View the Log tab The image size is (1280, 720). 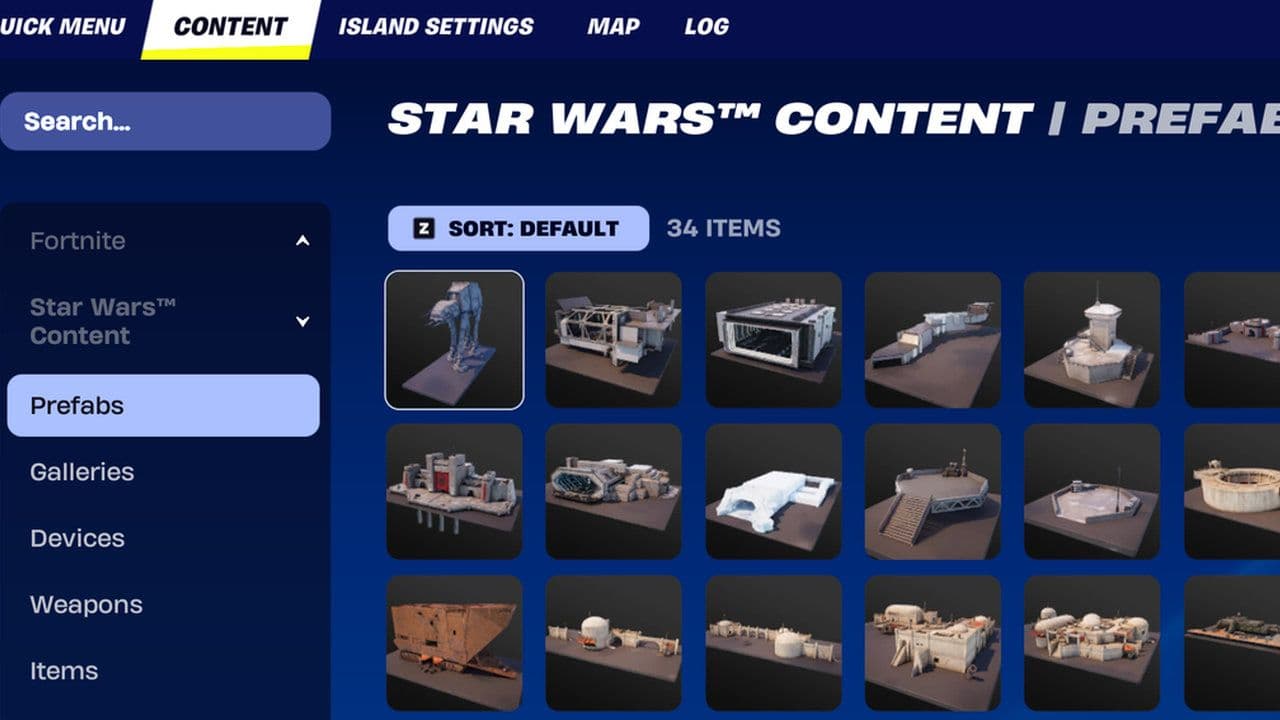tap(707, 27)
